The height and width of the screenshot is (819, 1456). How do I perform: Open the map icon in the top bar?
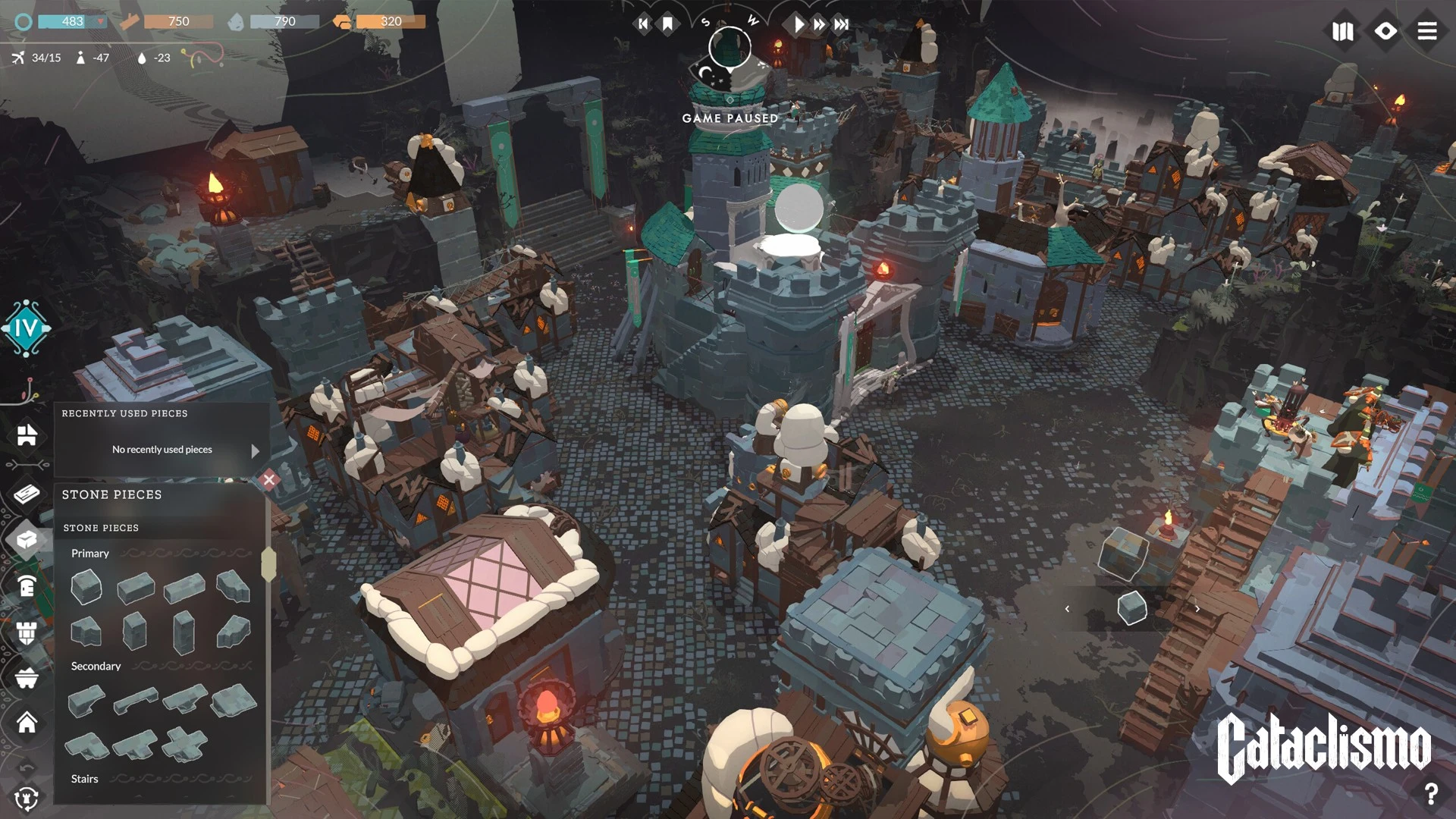pos(1343,31)
